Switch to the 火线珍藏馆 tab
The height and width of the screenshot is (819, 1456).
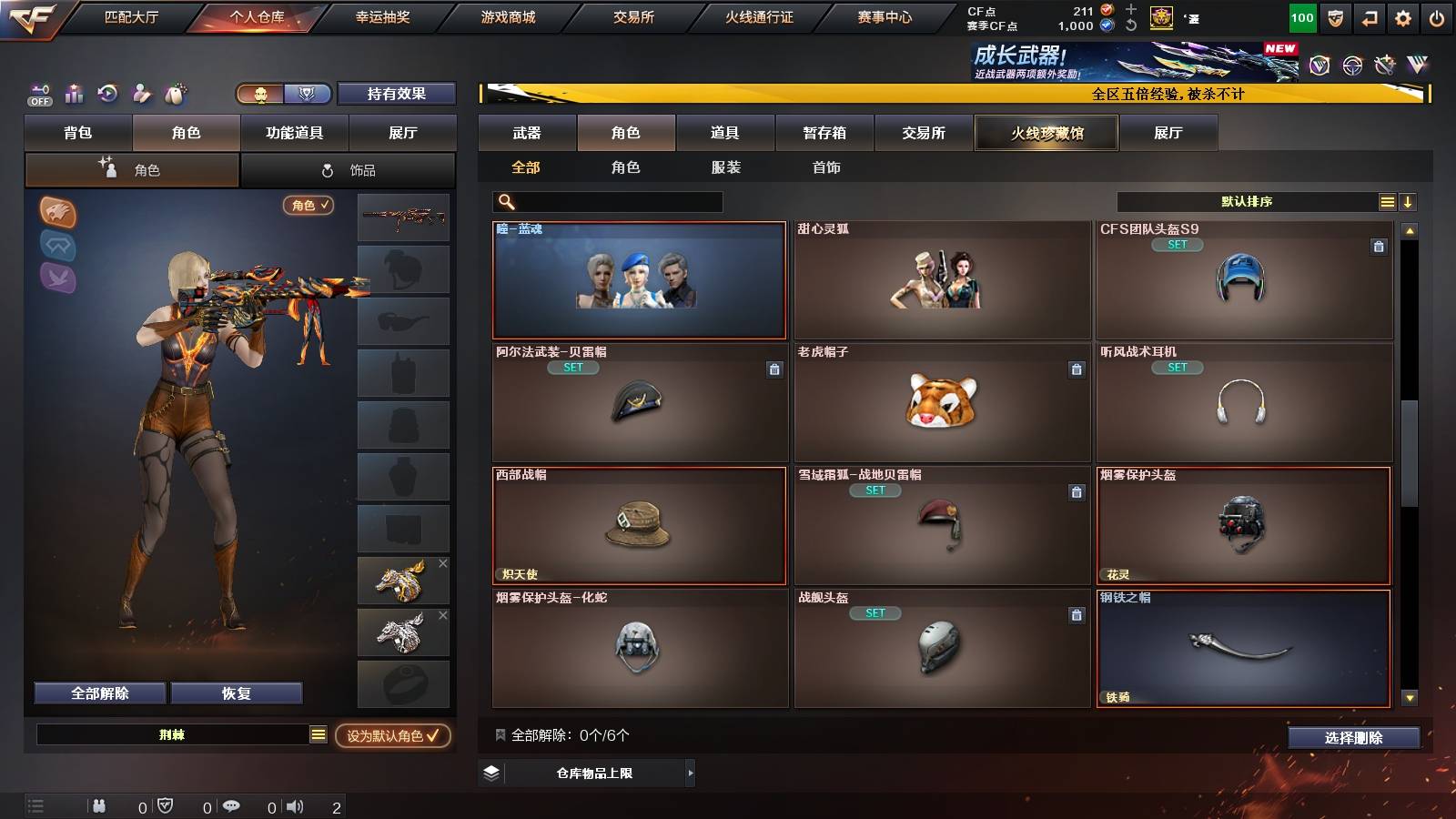coord(1046,133)
